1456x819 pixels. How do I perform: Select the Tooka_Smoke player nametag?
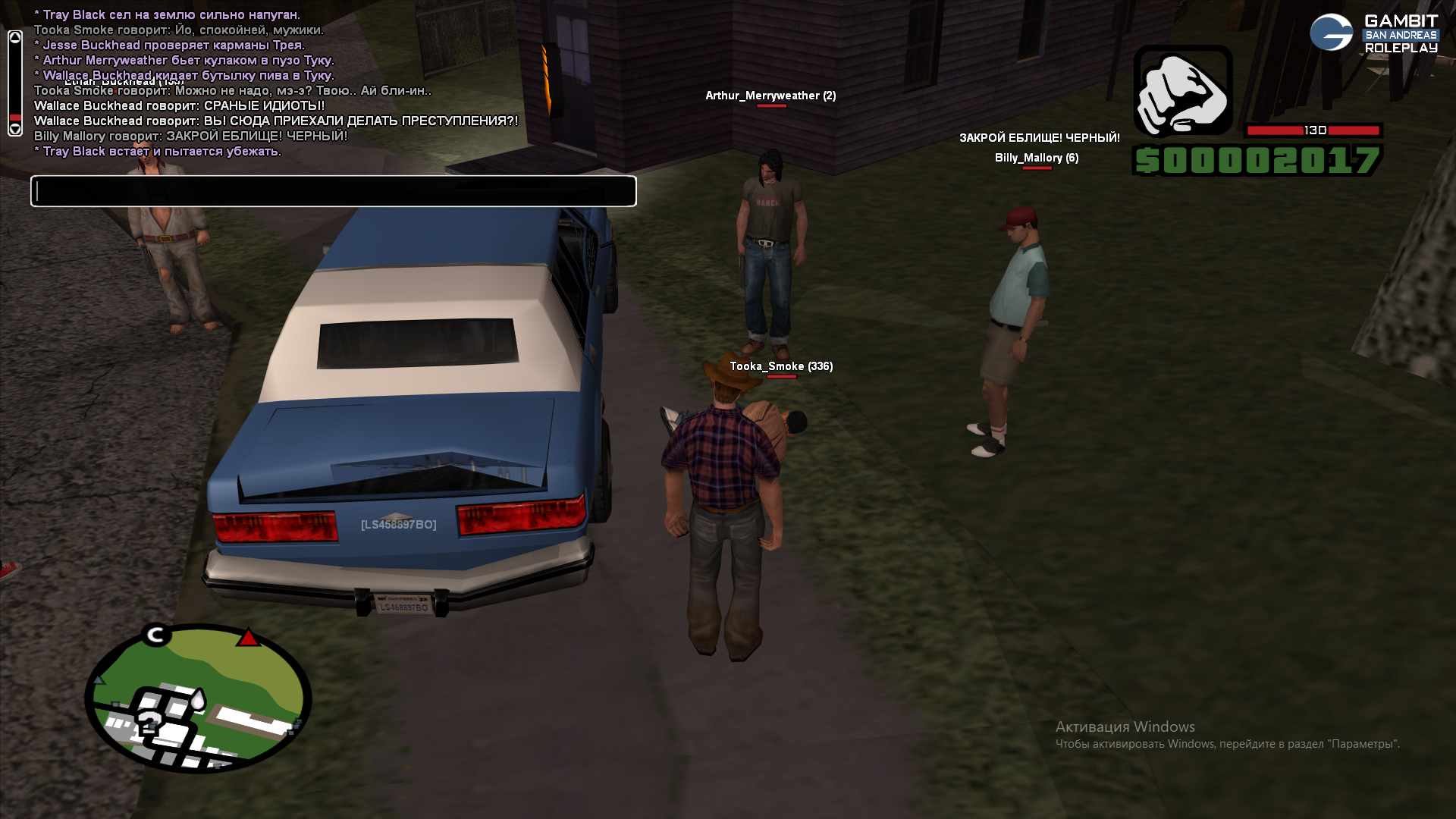tap(780, 366)
